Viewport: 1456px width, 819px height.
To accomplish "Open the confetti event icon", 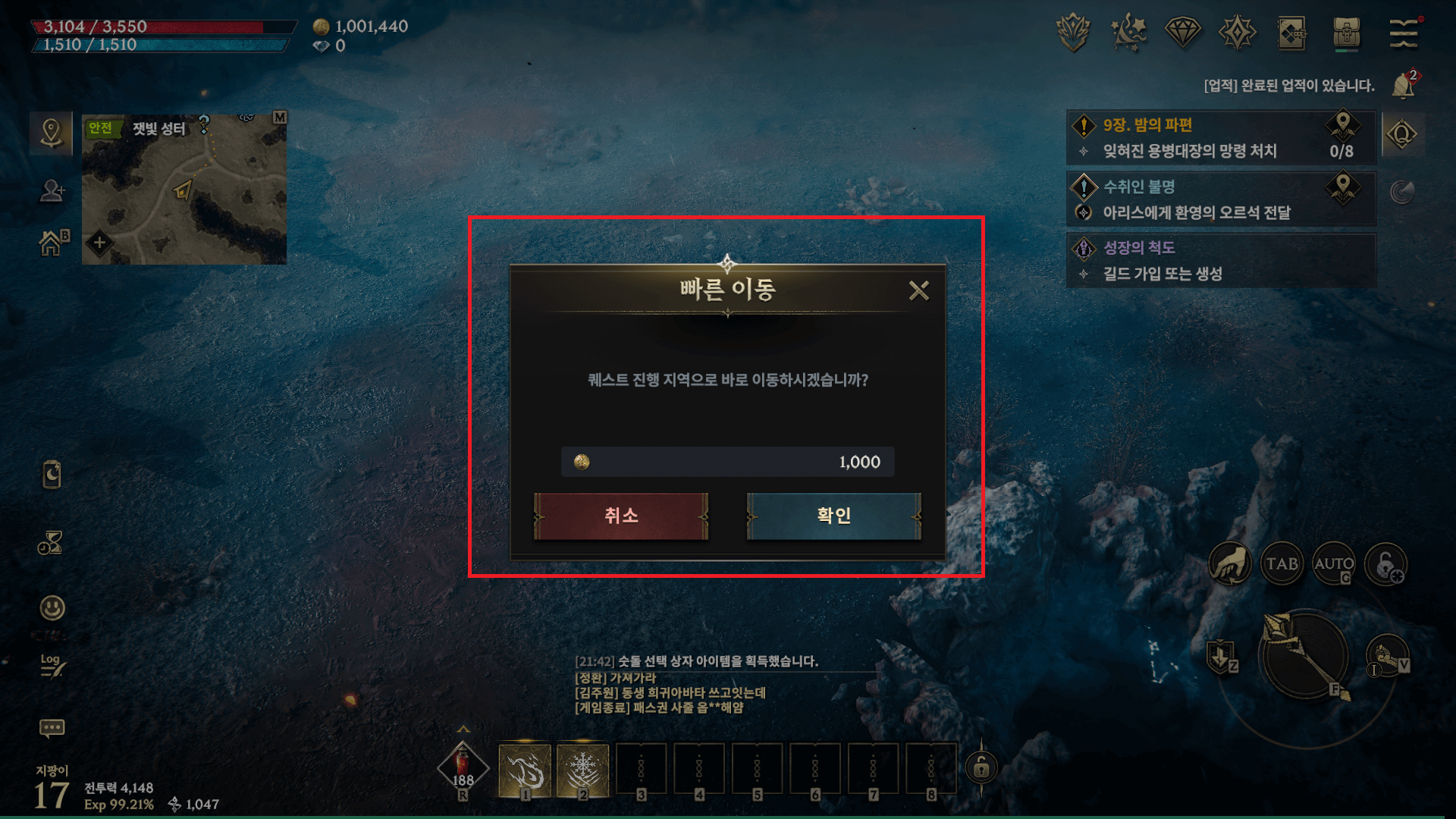I will point(1129,32).
